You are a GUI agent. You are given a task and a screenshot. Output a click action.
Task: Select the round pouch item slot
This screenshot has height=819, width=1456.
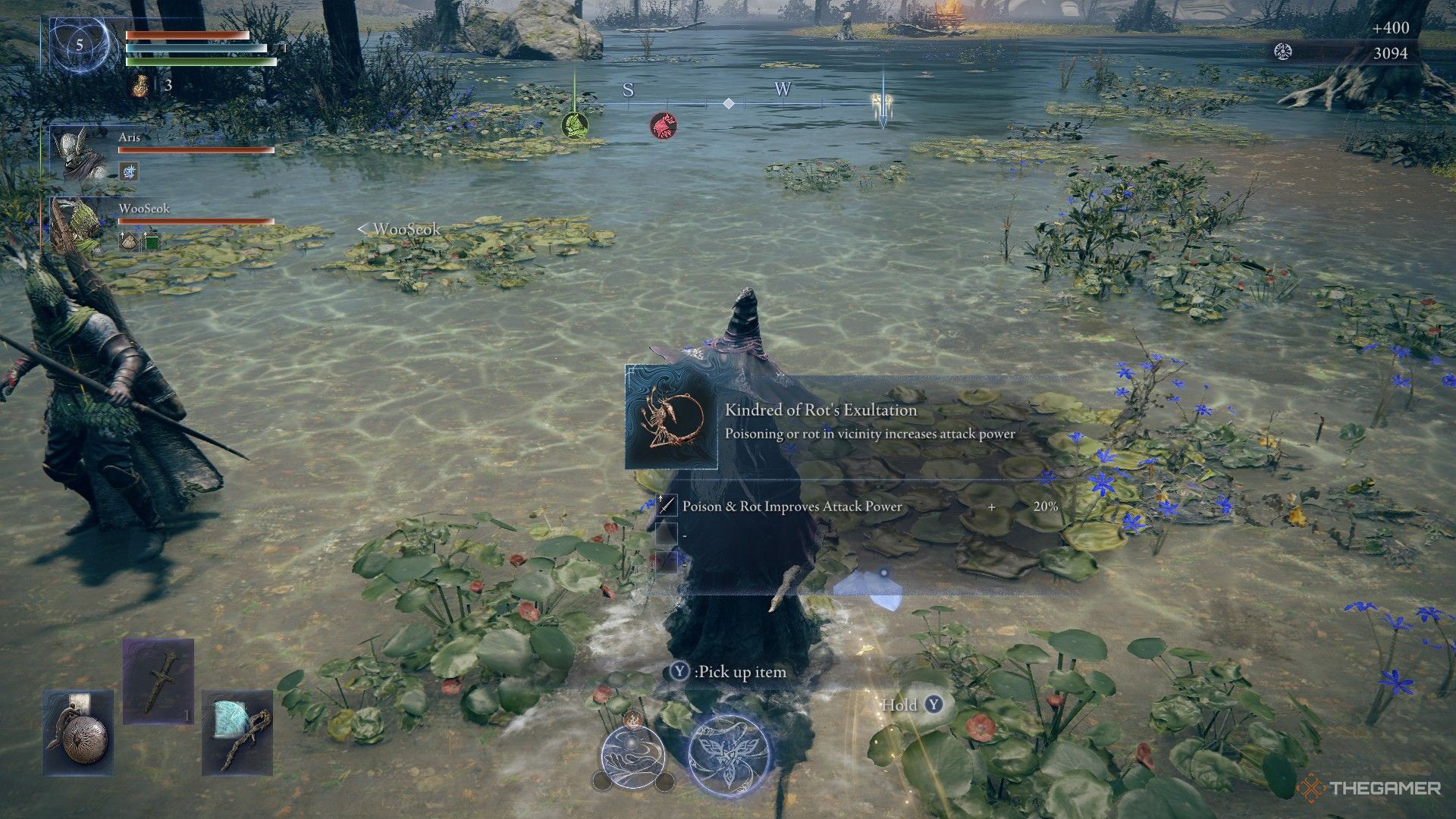[79, 733]
